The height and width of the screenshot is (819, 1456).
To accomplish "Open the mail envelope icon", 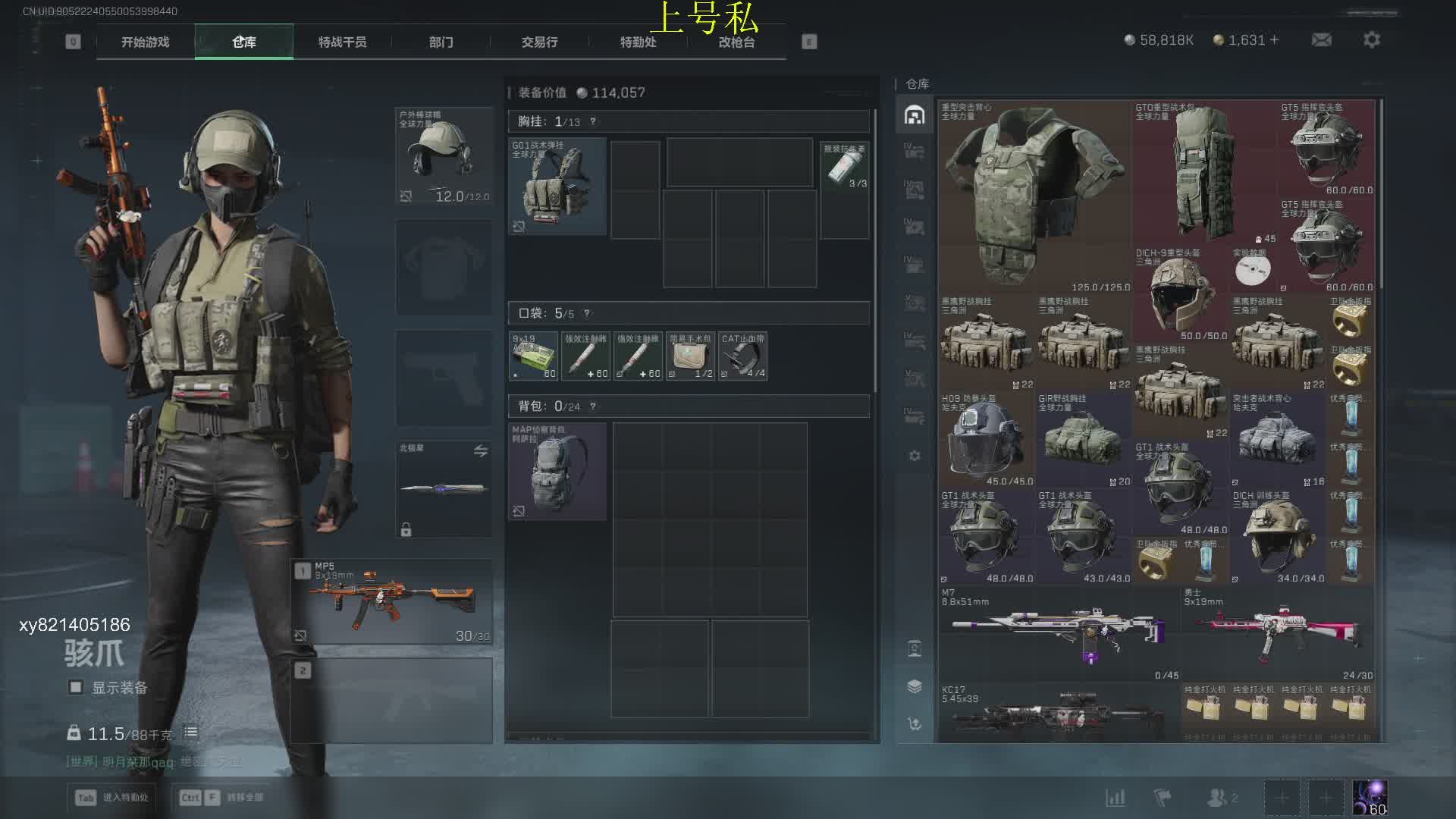I will pyautogui.click(x=1321, y=39).
